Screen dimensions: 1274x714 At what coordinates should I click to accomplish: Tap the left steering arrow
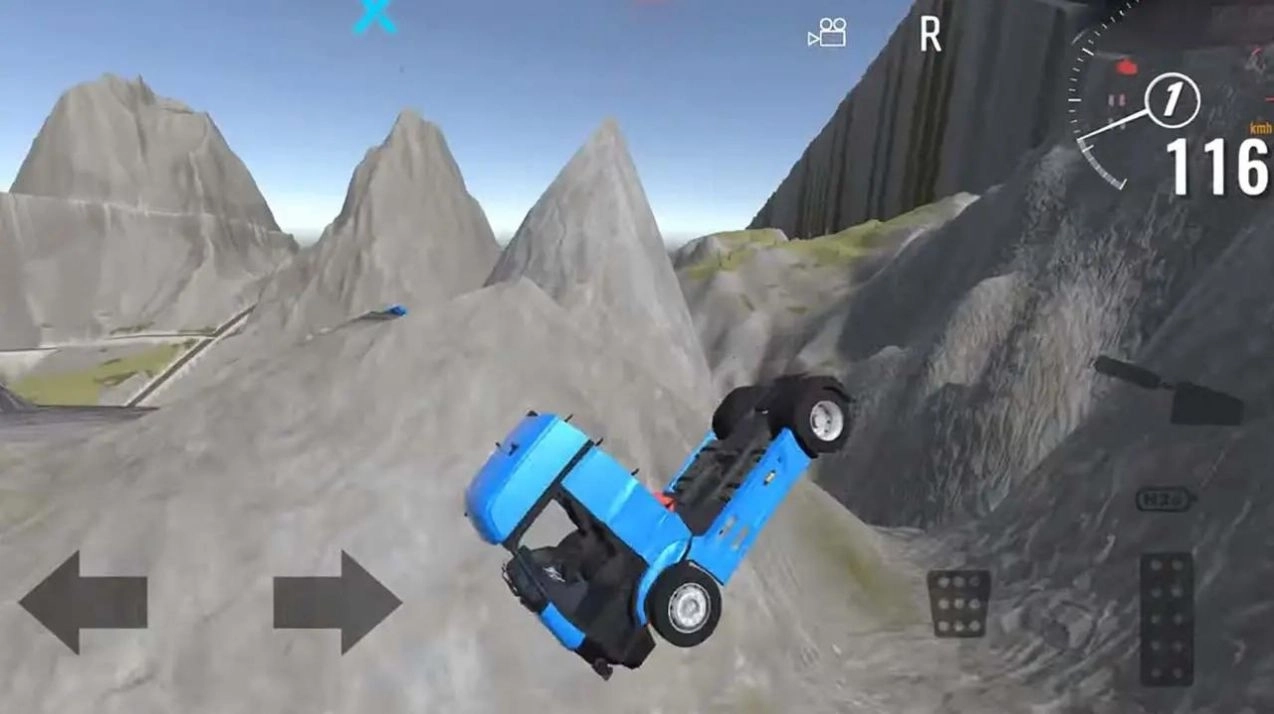point(82,602)
